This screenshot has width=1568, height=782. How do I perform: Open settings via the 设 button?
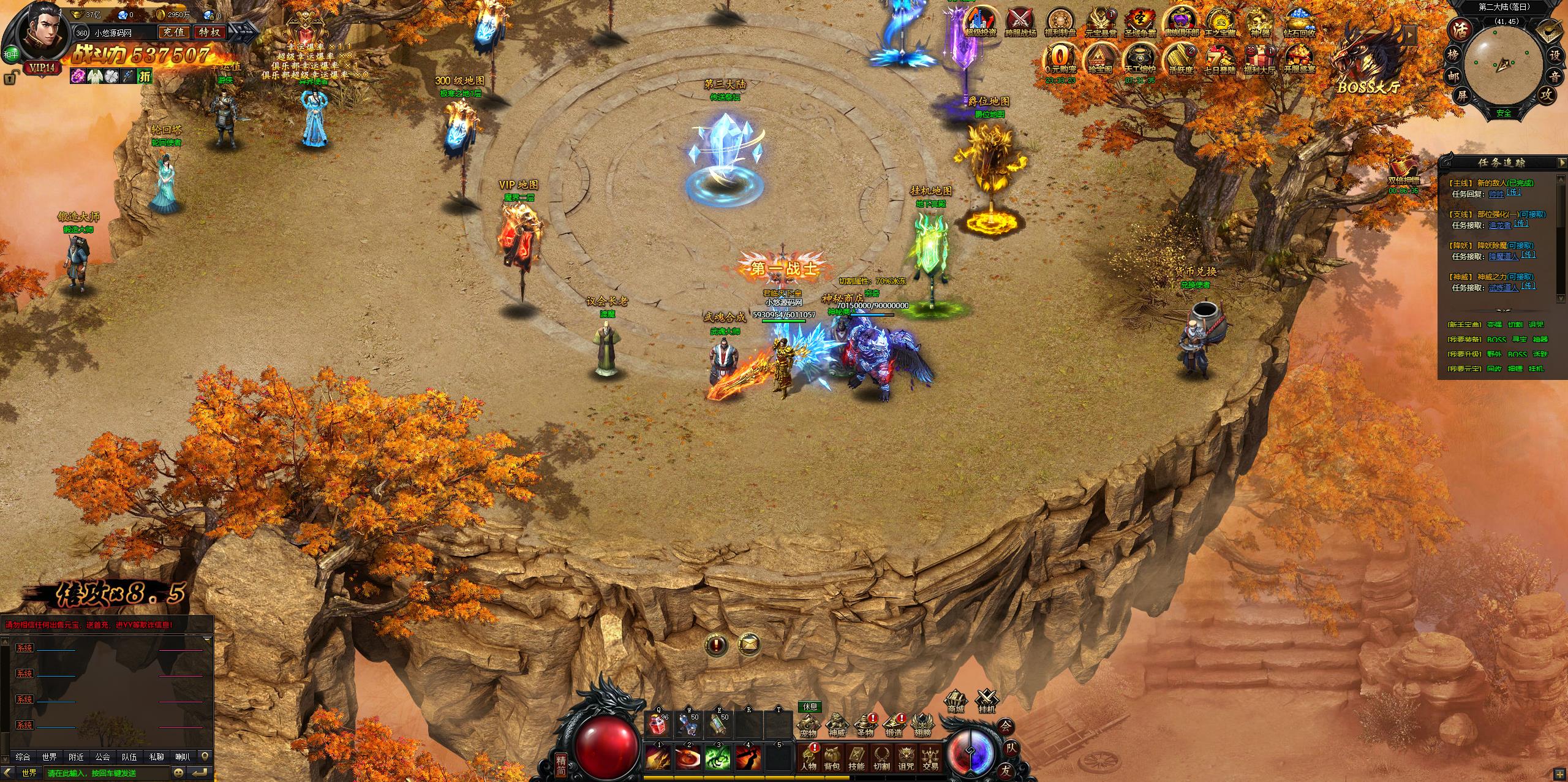point(1554,55)
